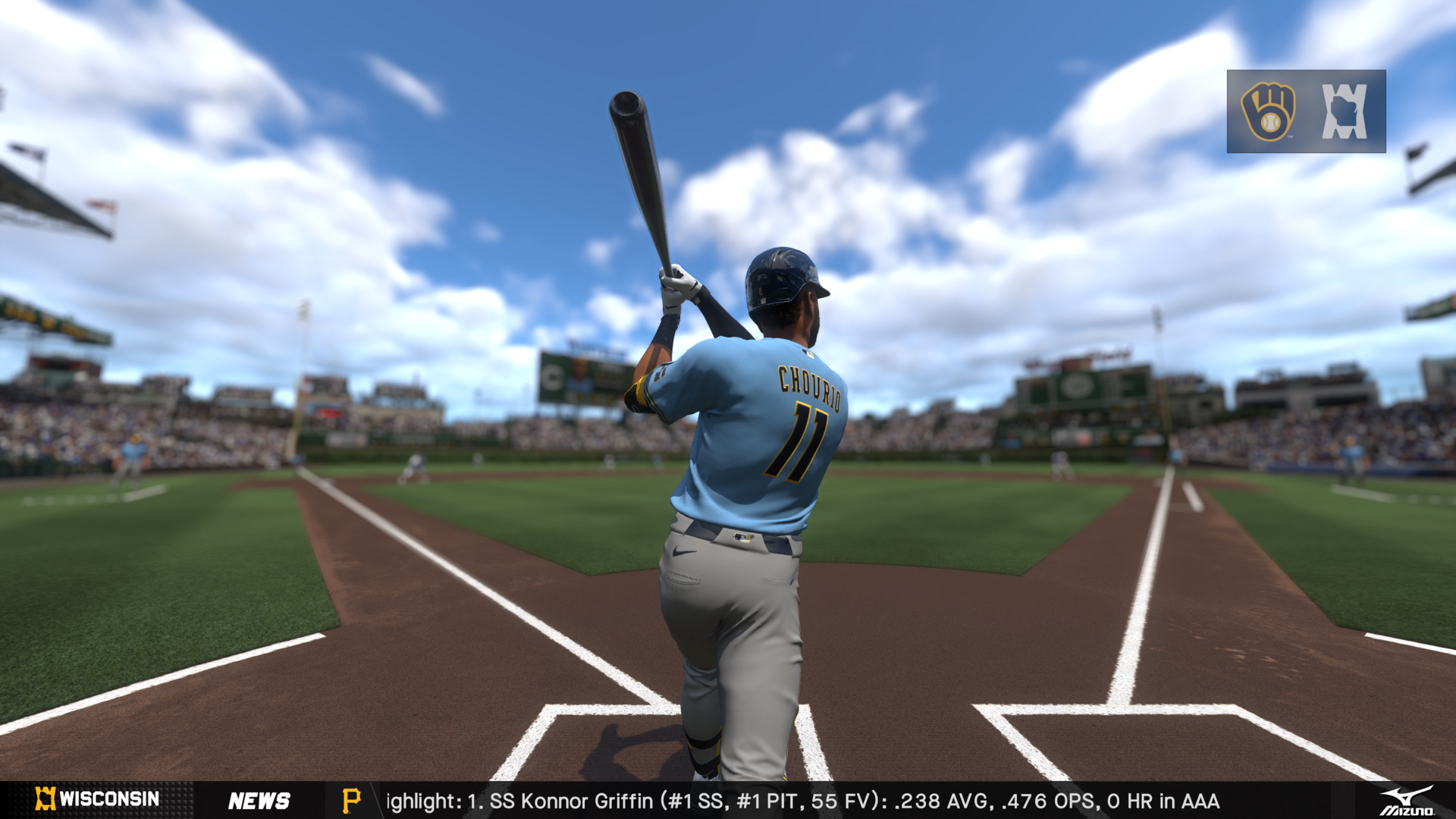Click the WISCONSIN label on the ticker
This screenshot has height=819, width=1456.
[x=108, y=799]
